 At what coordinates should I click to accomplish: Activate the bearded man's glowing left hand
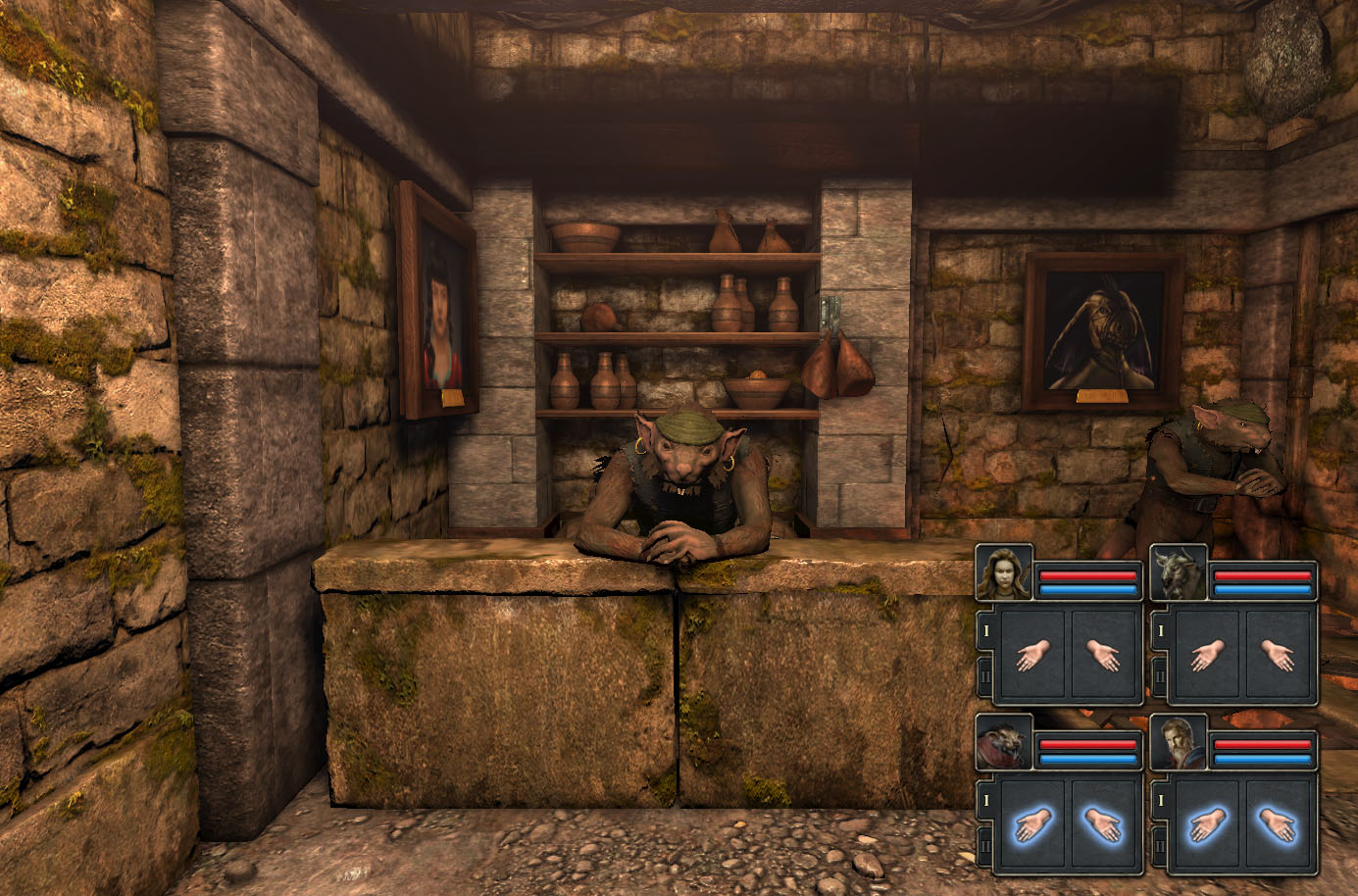coord(1206,826)
